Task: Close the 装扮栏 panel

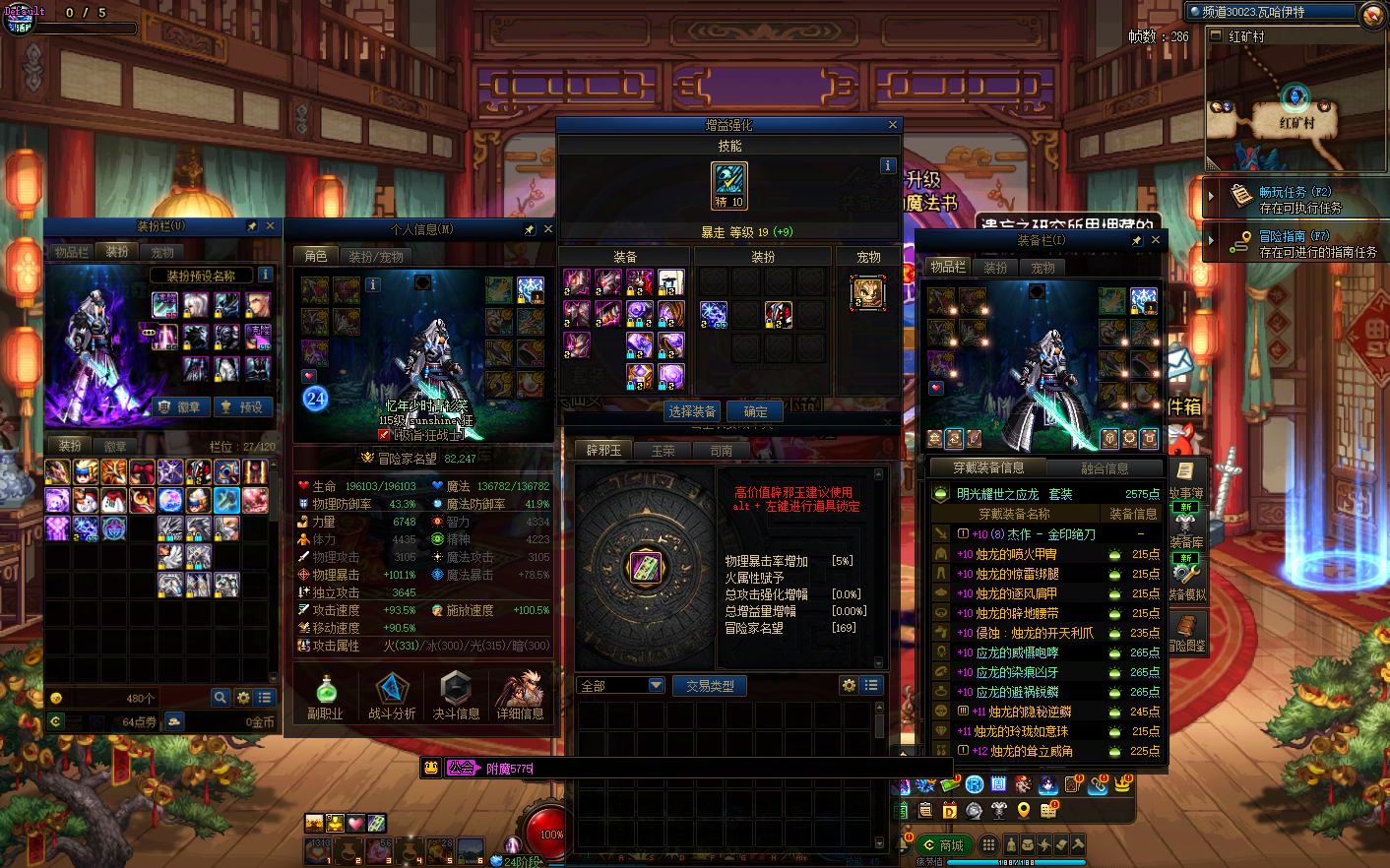Action: [270, 226]
